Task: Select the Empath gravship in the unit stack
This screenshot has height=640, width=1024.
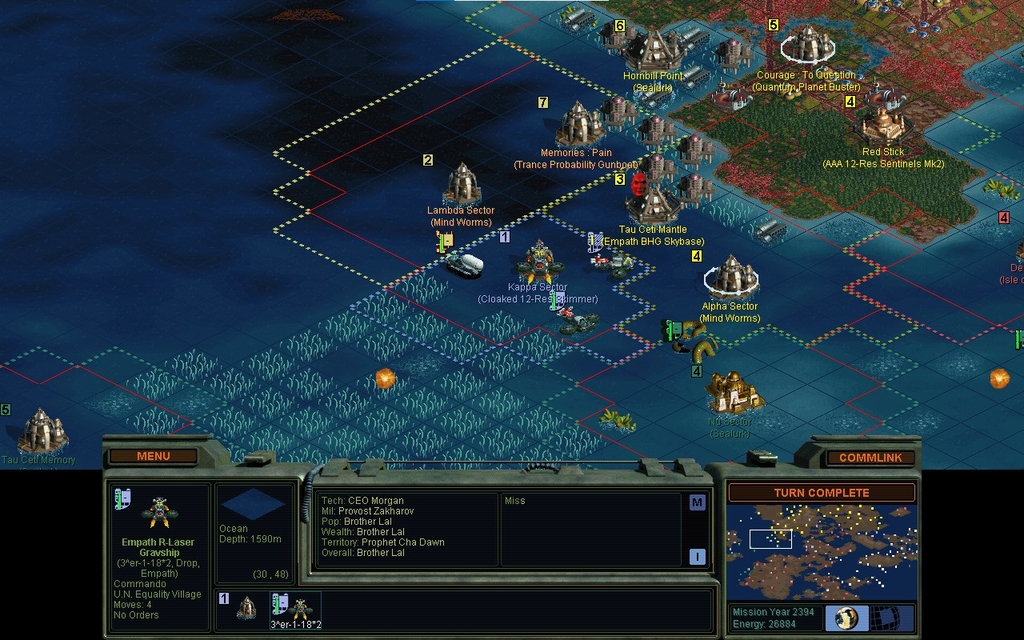Action: (x=299, y=607)
